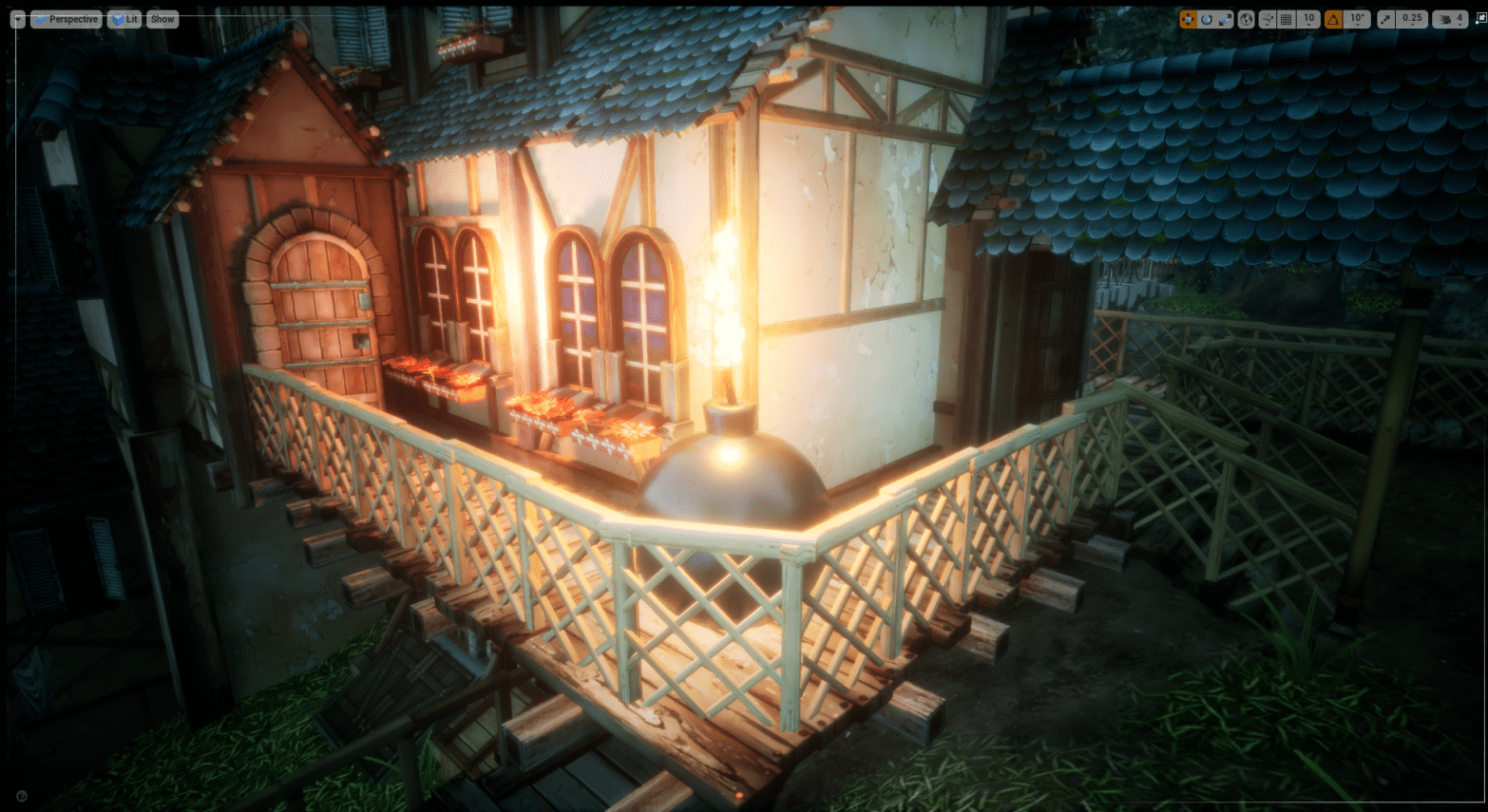Click the question mark help icon
Viewport: 1488px width, 812px height.
22,796
